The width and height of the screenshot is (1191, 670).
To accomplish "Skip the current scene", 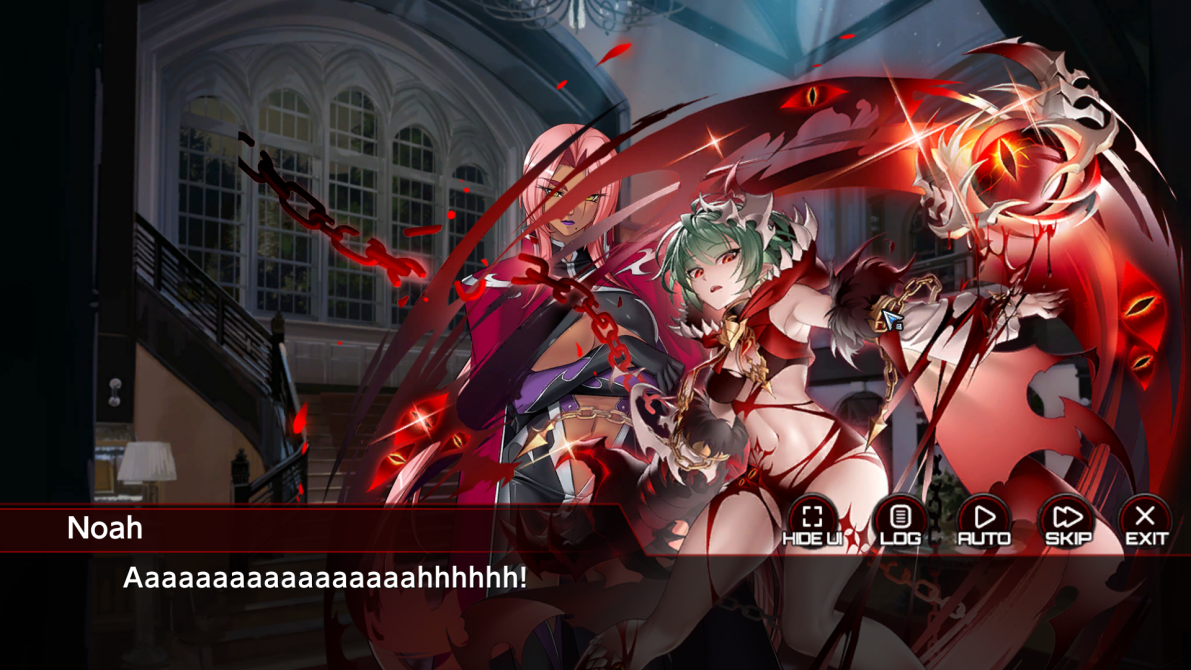I will click(x=1067, y=522).
